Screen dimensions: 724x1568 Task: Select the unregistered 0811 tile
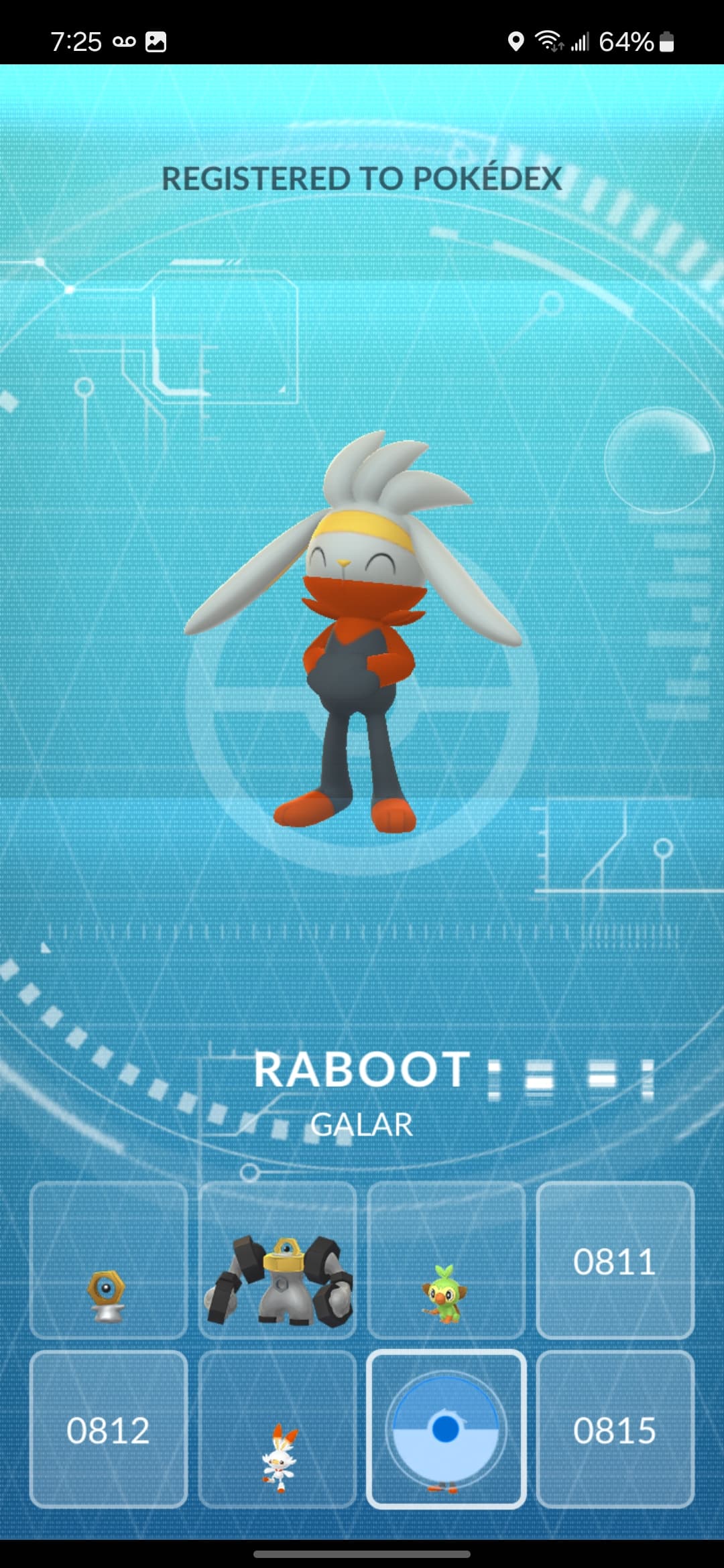pos(615,1261)
